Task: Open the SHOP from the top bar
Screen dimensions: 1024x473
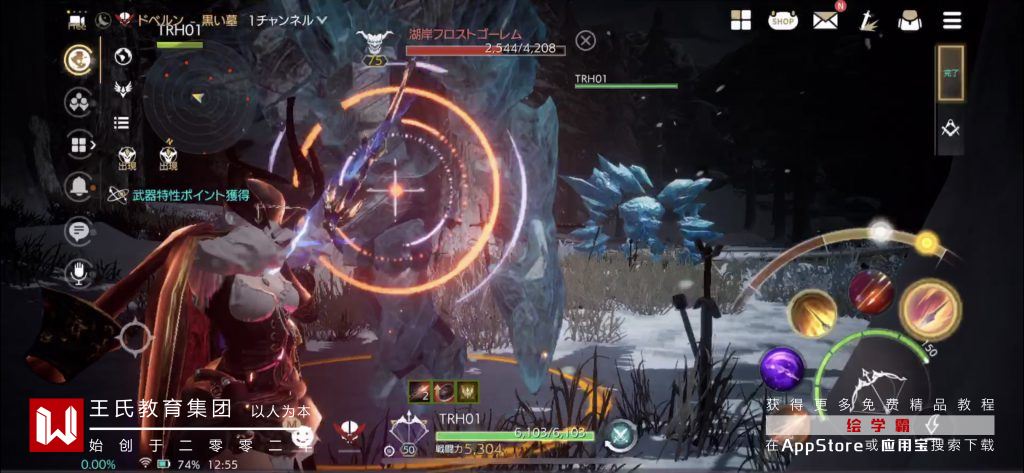Action: coord(782,19)
